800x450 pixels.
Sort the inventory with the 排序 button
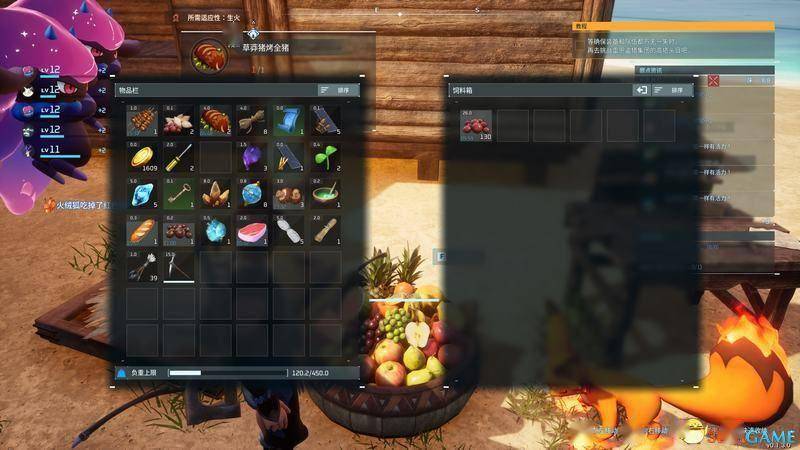tap(338, 90)
